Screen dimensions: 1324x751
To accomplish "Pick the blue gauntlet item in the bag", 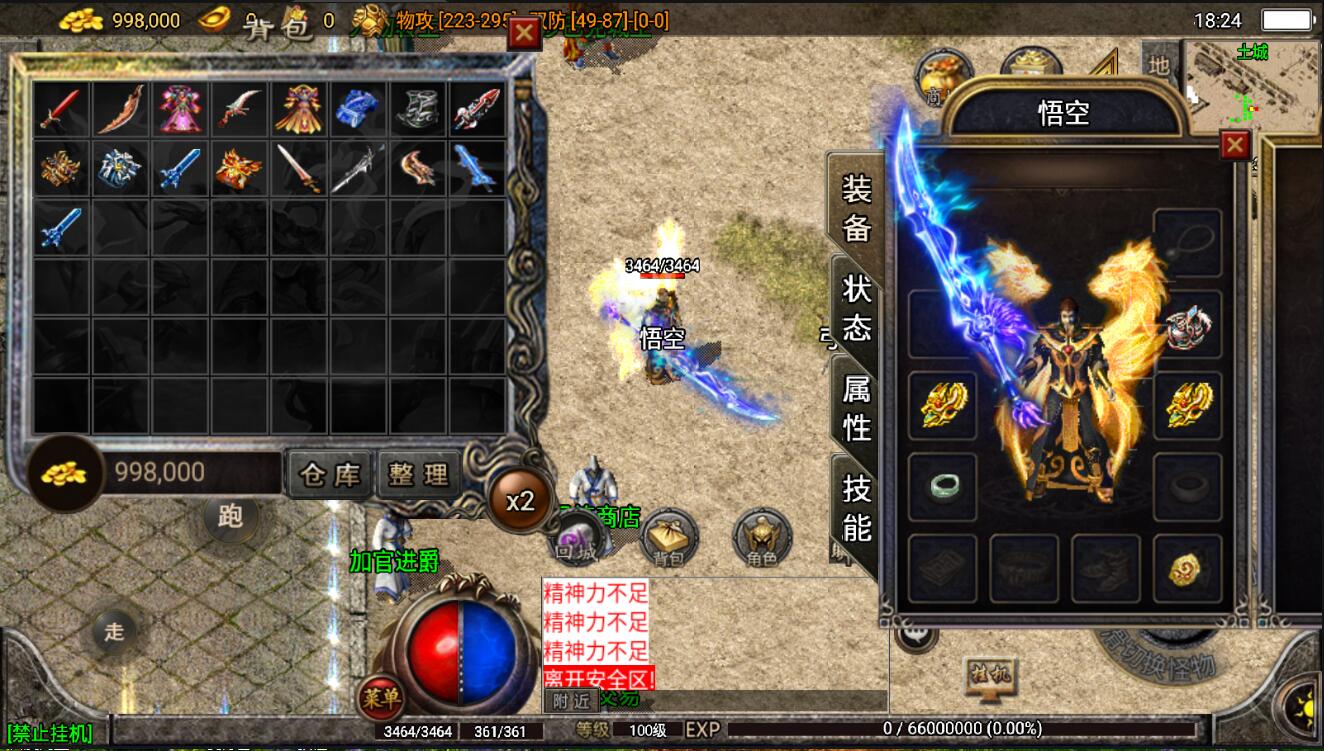I will pyautogui.click(x=358, y=109).
